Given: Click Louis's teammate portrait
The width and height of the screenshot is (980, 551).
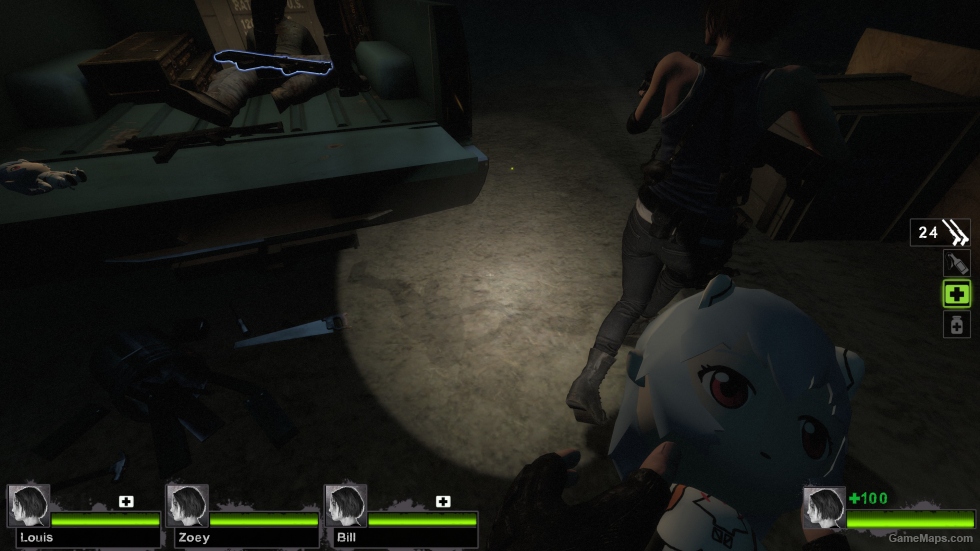Looking at the screenshot, I should click(x=28, y=506).
